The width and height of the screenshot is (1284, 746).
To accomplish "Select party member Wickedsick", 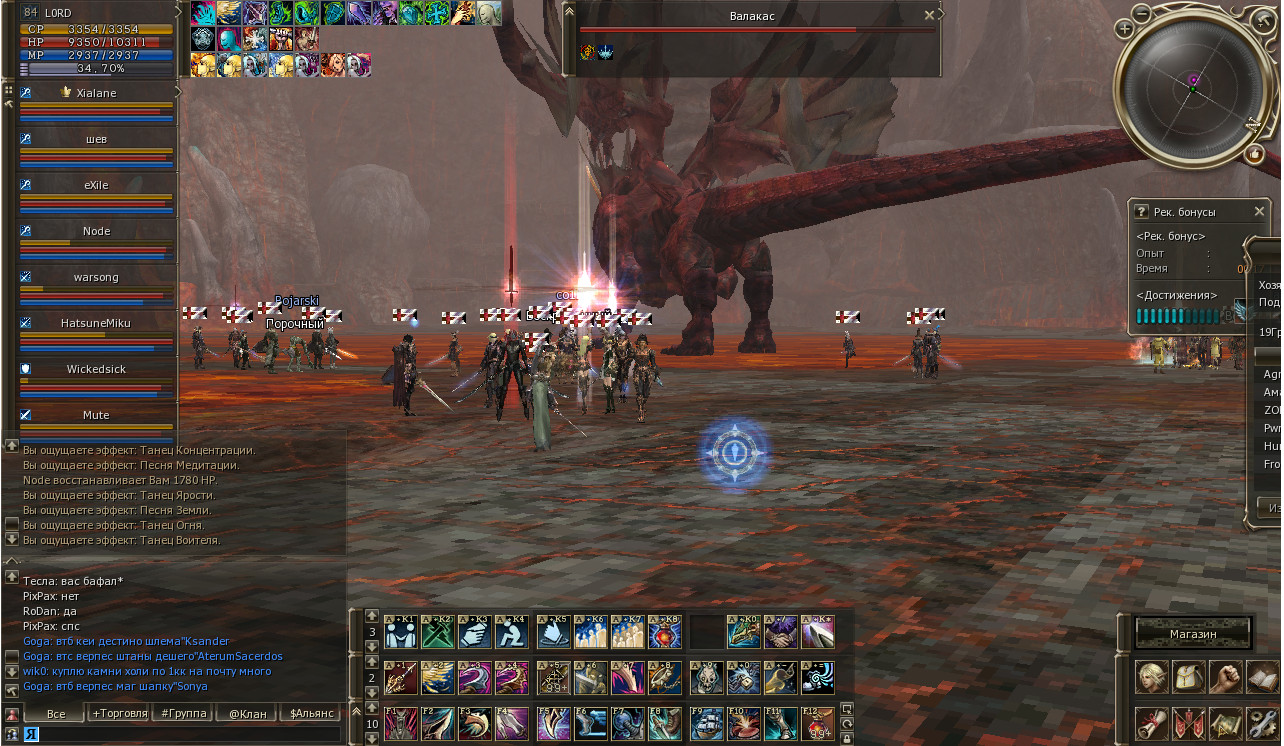I will tap(97, 369).
